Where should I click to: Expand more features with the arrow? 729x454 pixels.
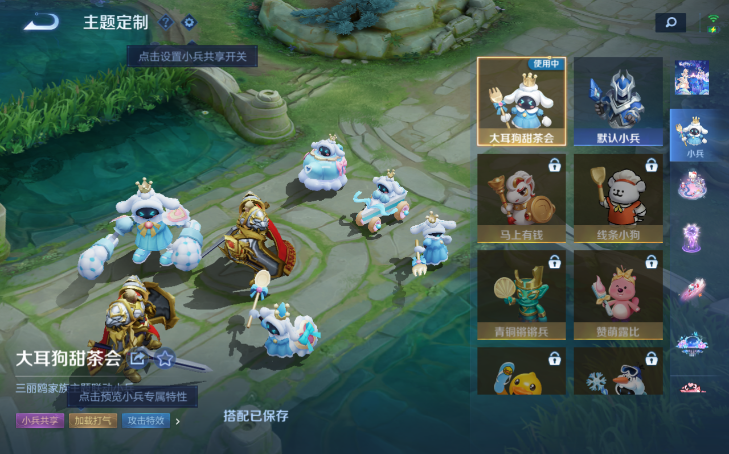179,421
